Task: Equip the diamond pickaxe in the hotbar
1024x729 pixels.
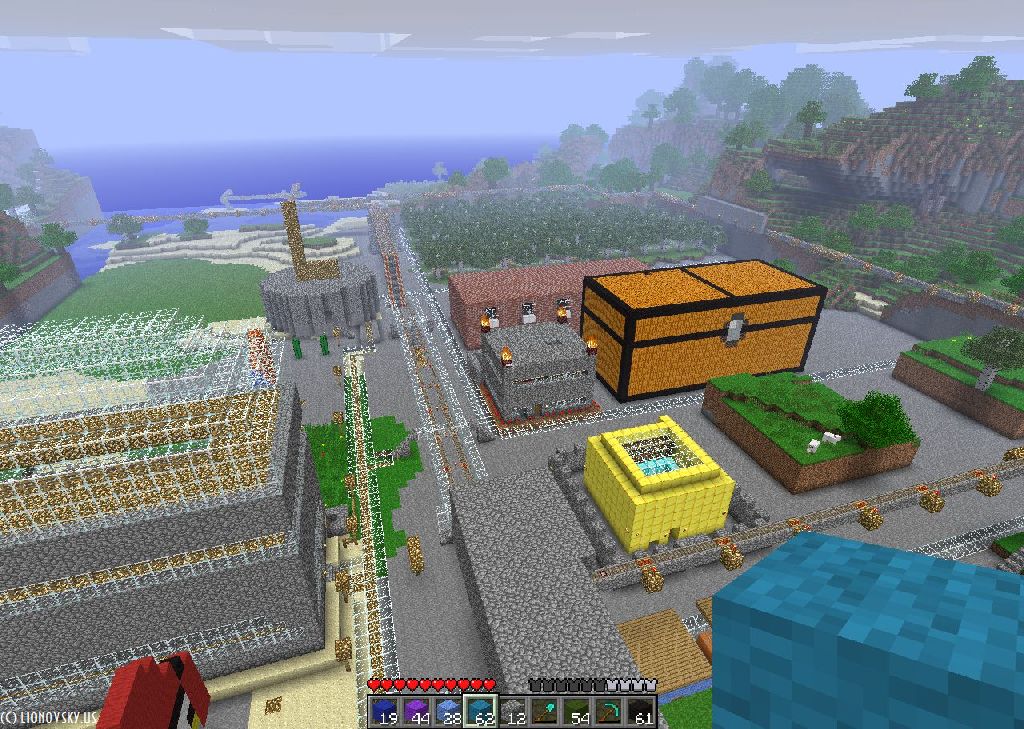Action: (x=609, y=711)
